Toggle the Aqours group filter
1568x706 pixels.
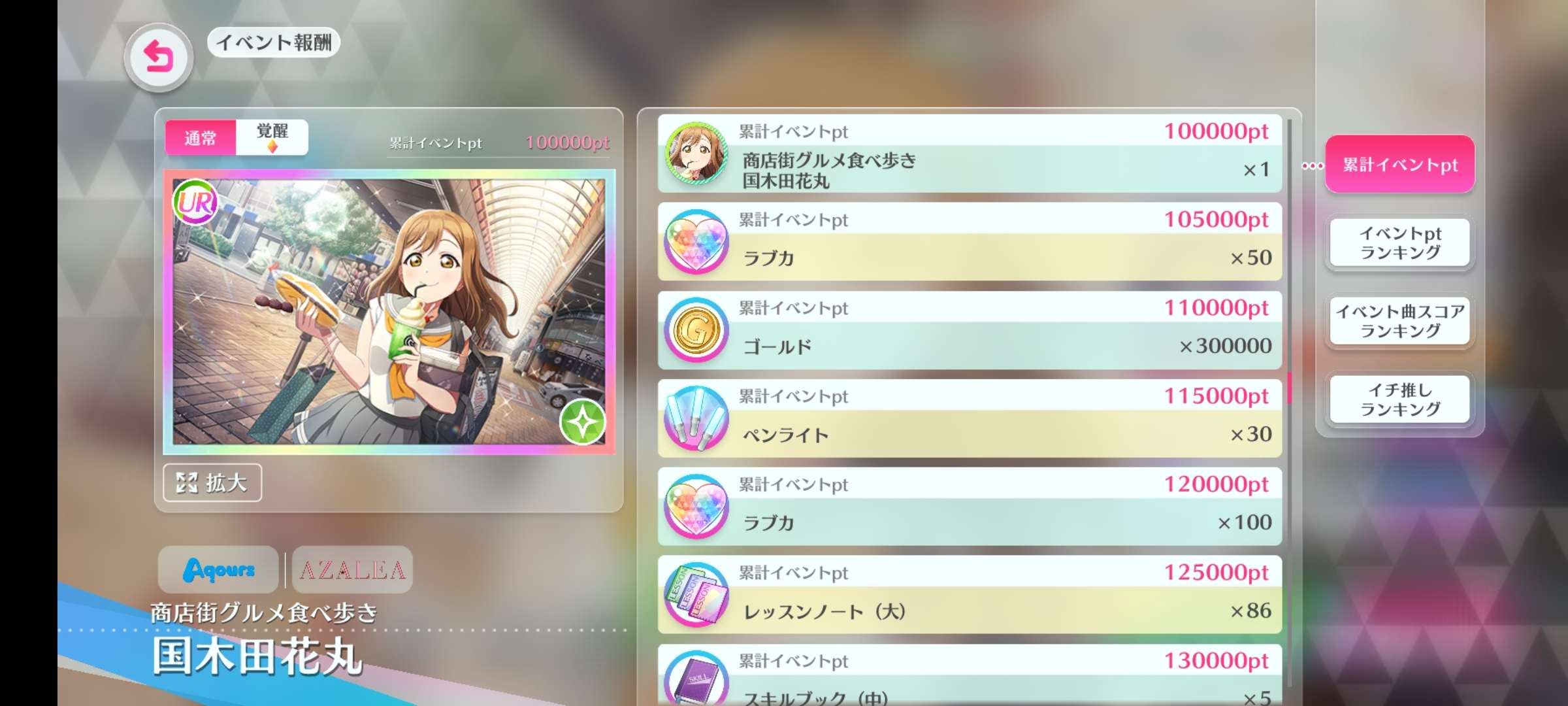coord(218,571)
